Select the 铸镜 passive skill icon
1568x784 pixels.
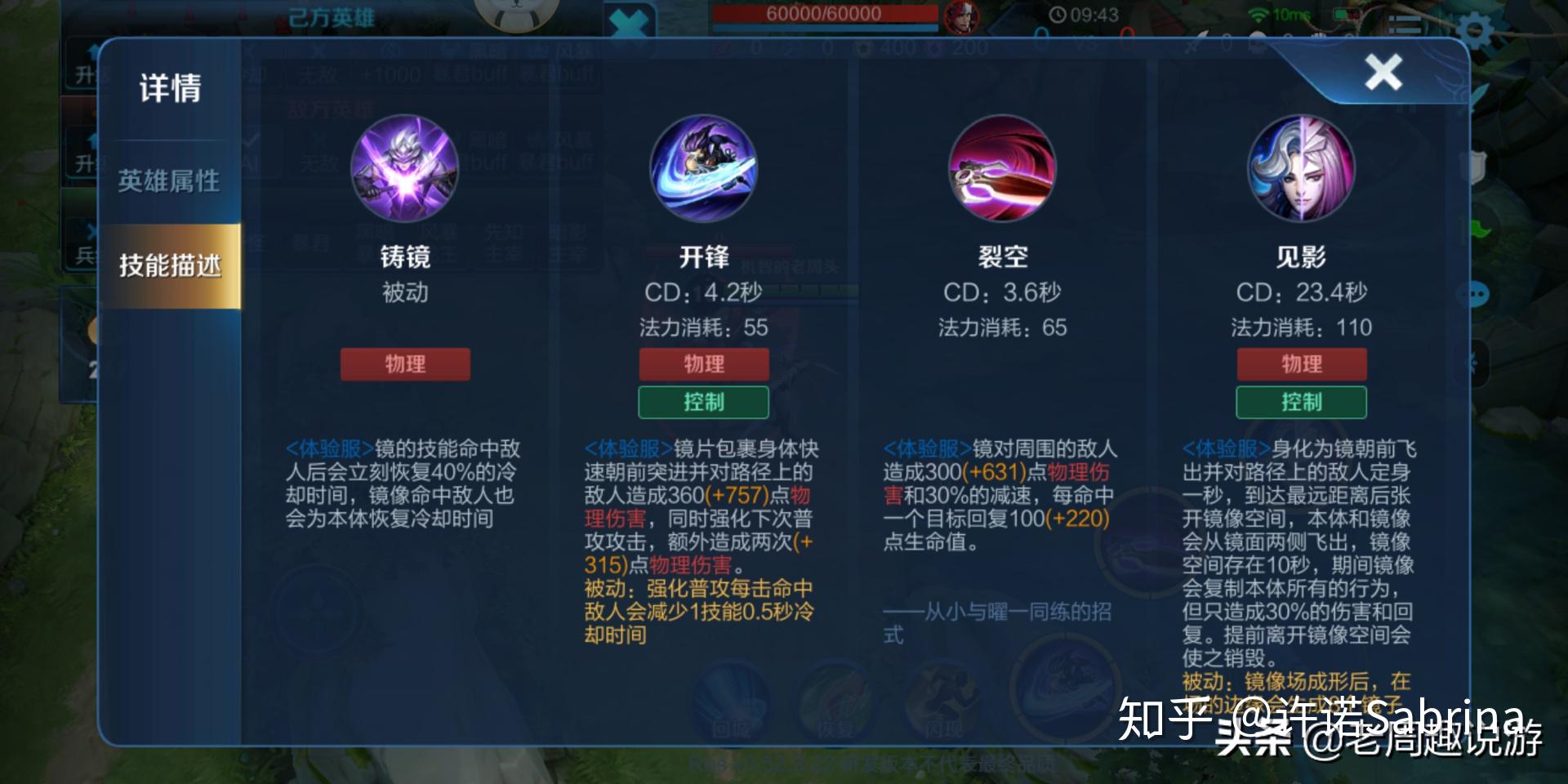[x=406, y=168]
